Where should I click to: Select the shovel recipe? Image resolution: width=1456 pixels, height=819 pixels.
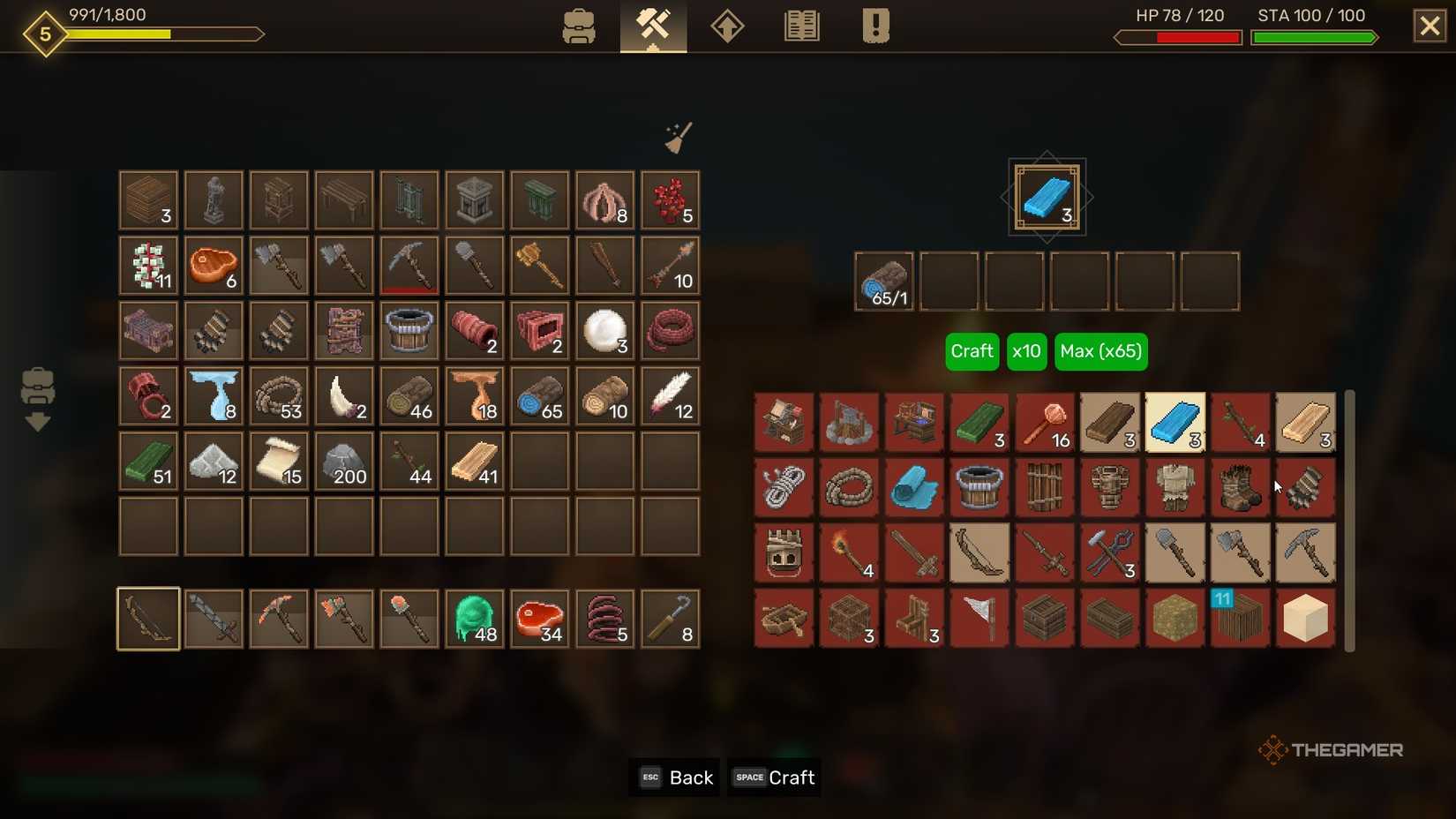1175,553
